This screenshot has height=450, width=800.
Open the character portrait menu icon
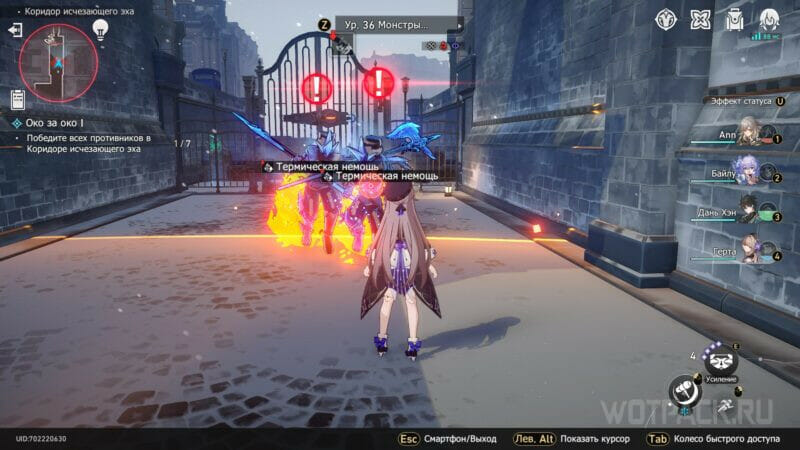769,19
